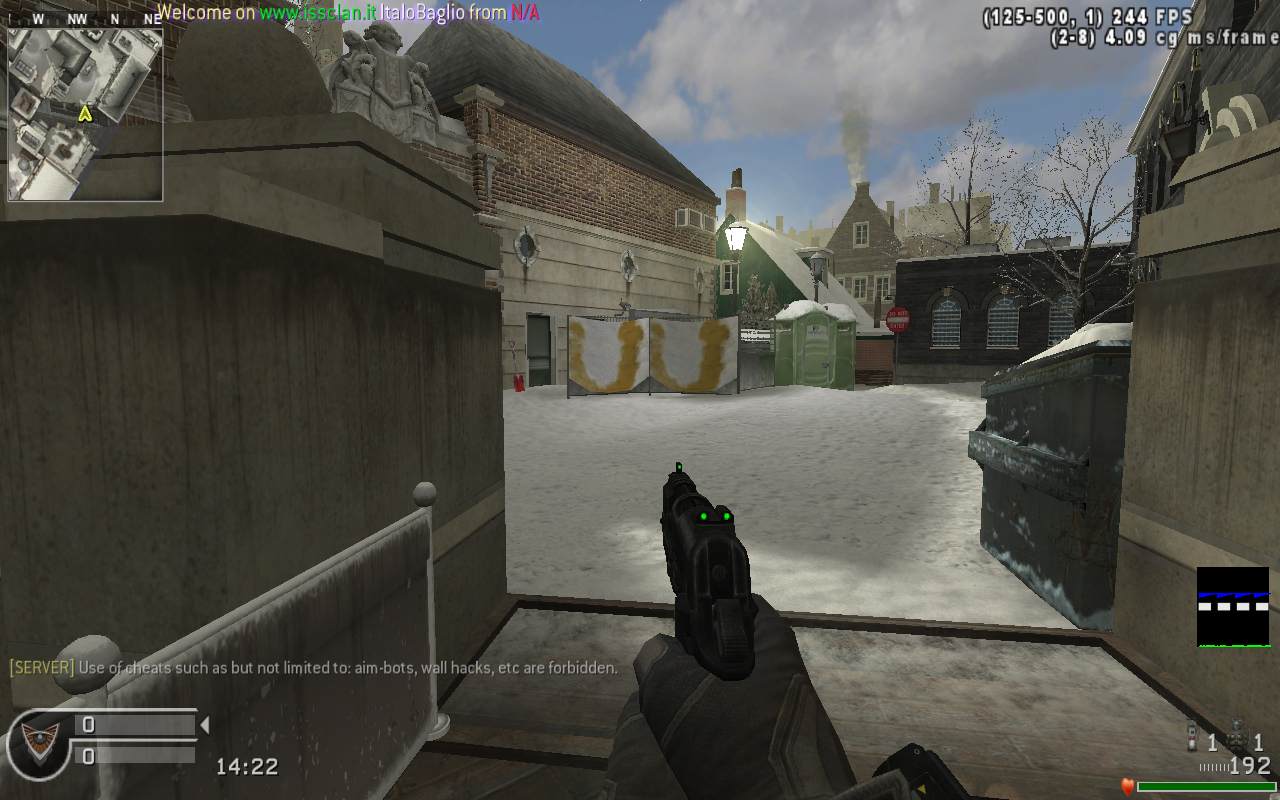
Task: Click the team emblem badge icon
Action: 38,741
